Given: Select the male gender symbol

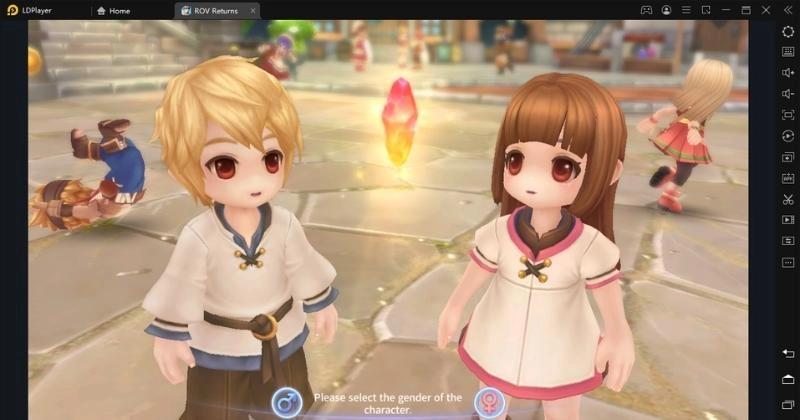Looking at the screenshot, I should [286, 402].
